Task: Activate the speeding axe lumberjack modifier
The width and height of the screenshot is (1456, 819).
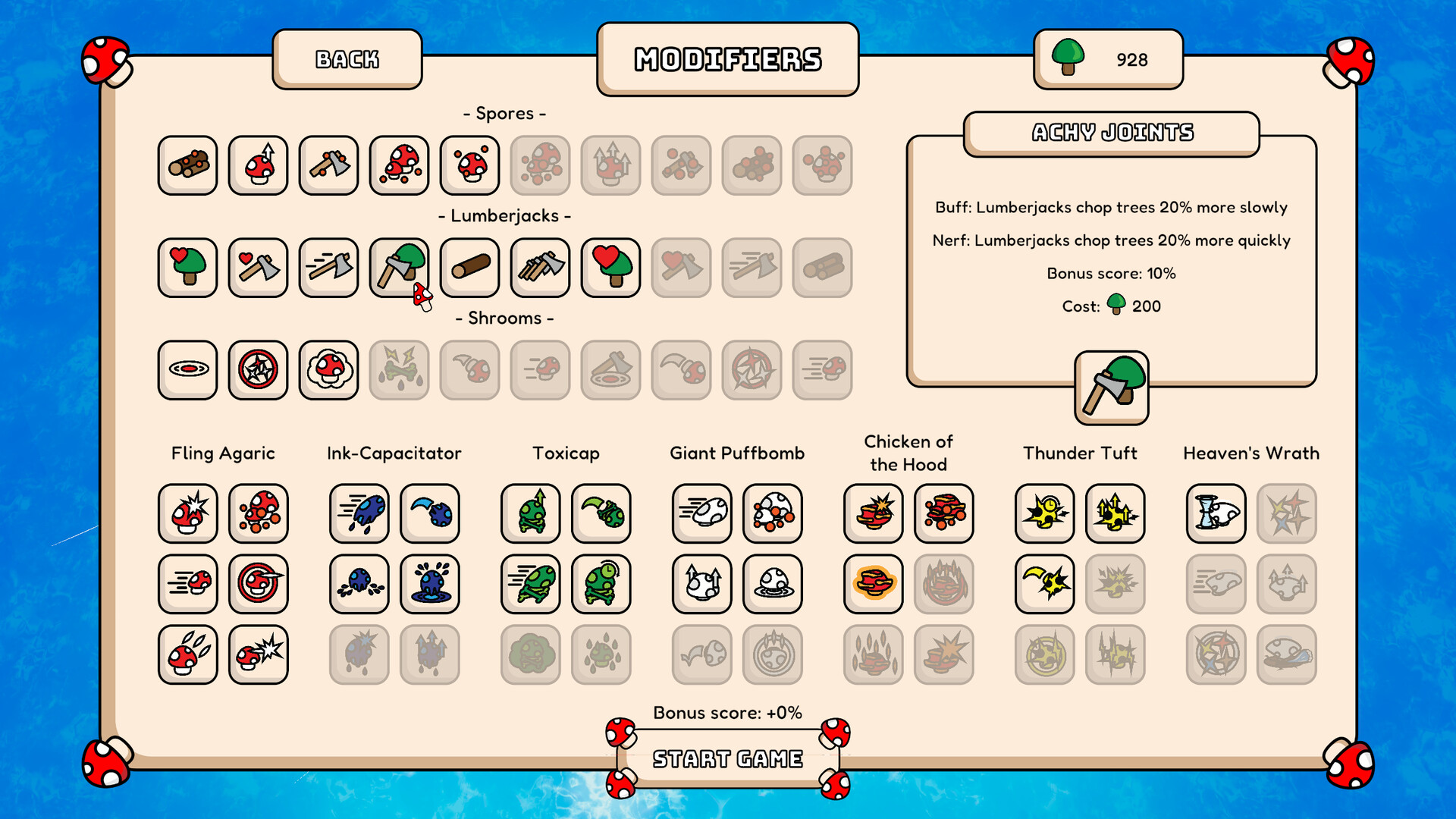Action: (x=328, y=268)
